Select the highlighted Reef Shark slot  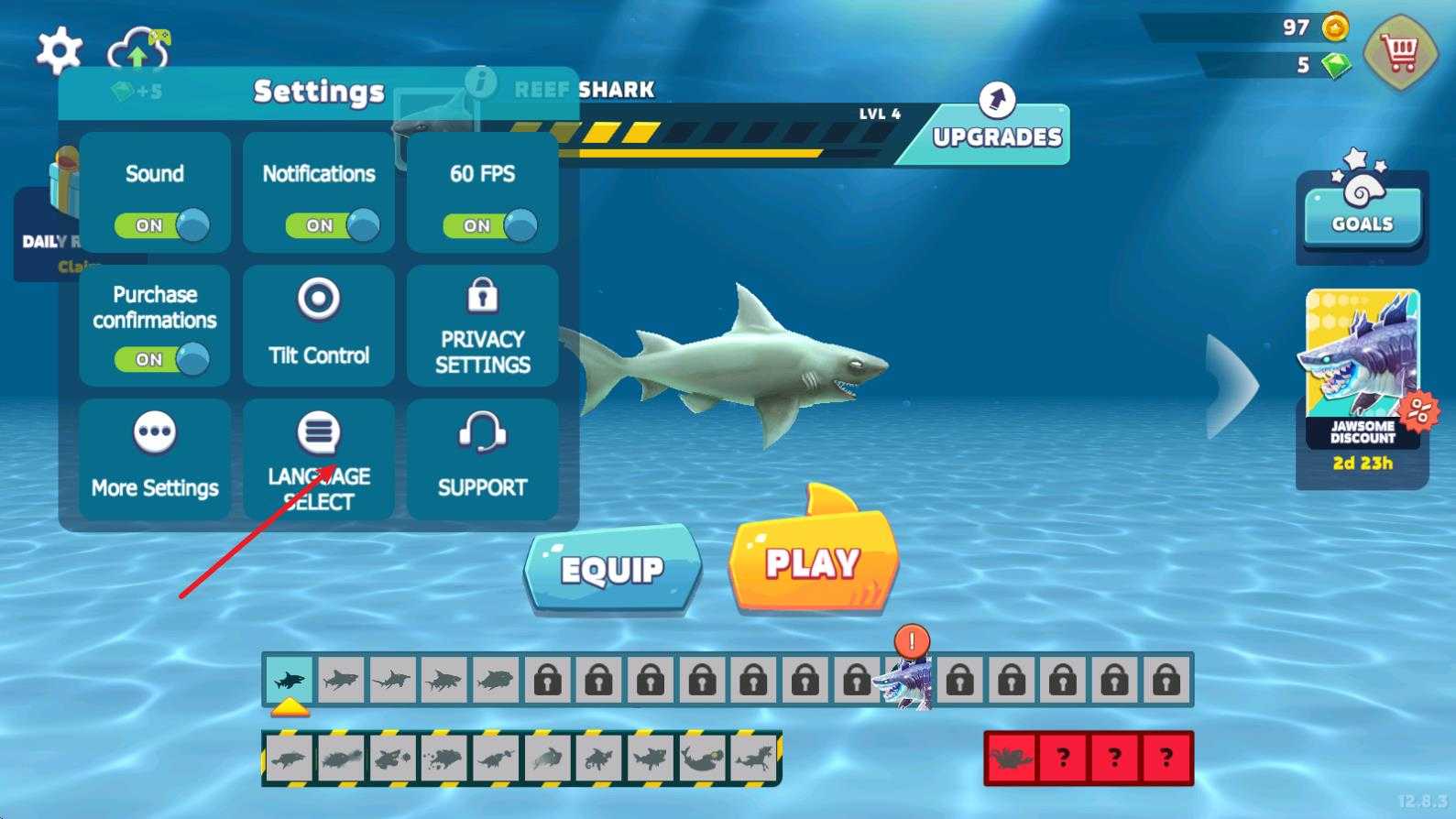point(290,680)
